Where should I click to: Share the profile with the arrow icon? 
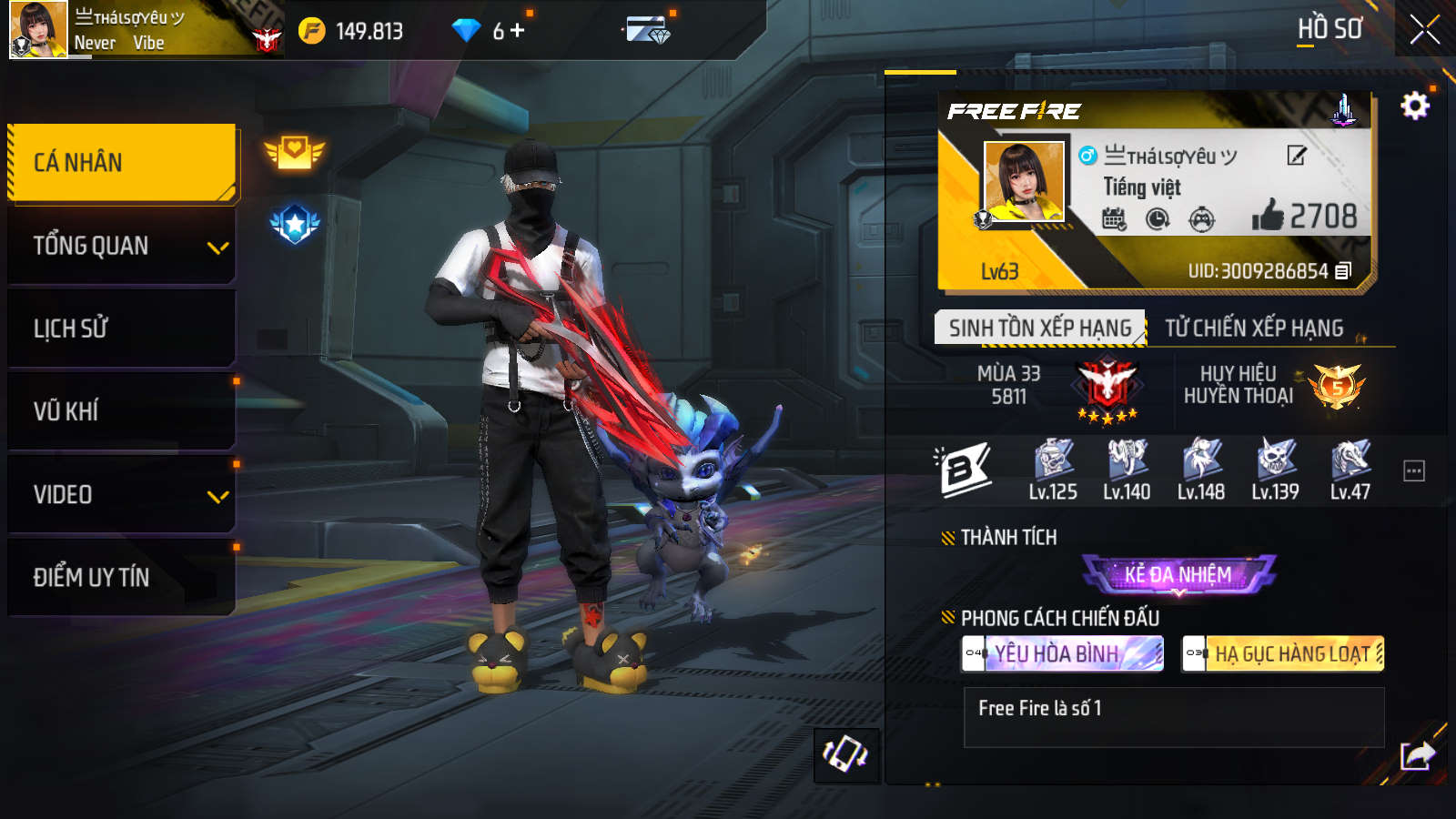click(1417, 755)
